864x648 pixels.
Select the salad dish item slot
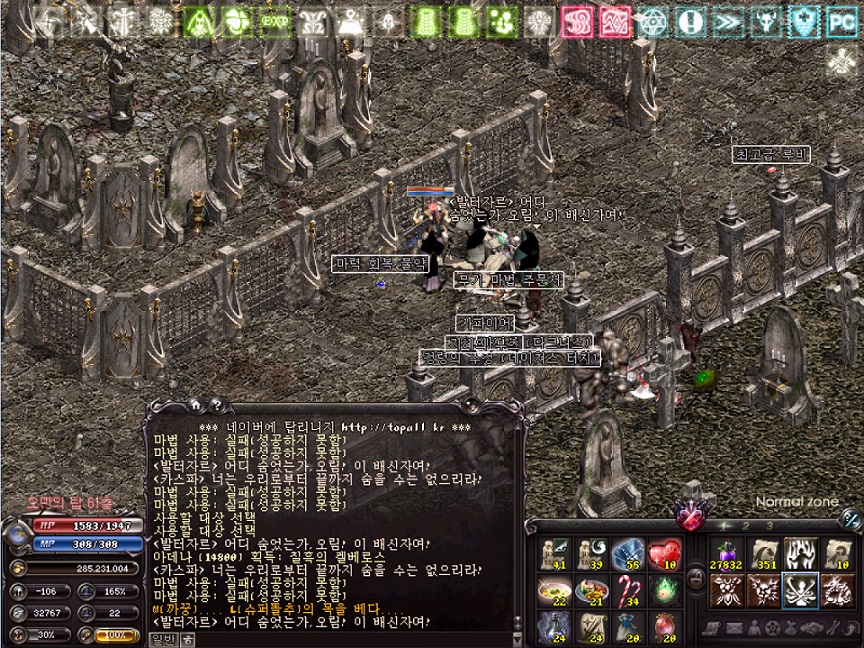[x=591, y=591]
